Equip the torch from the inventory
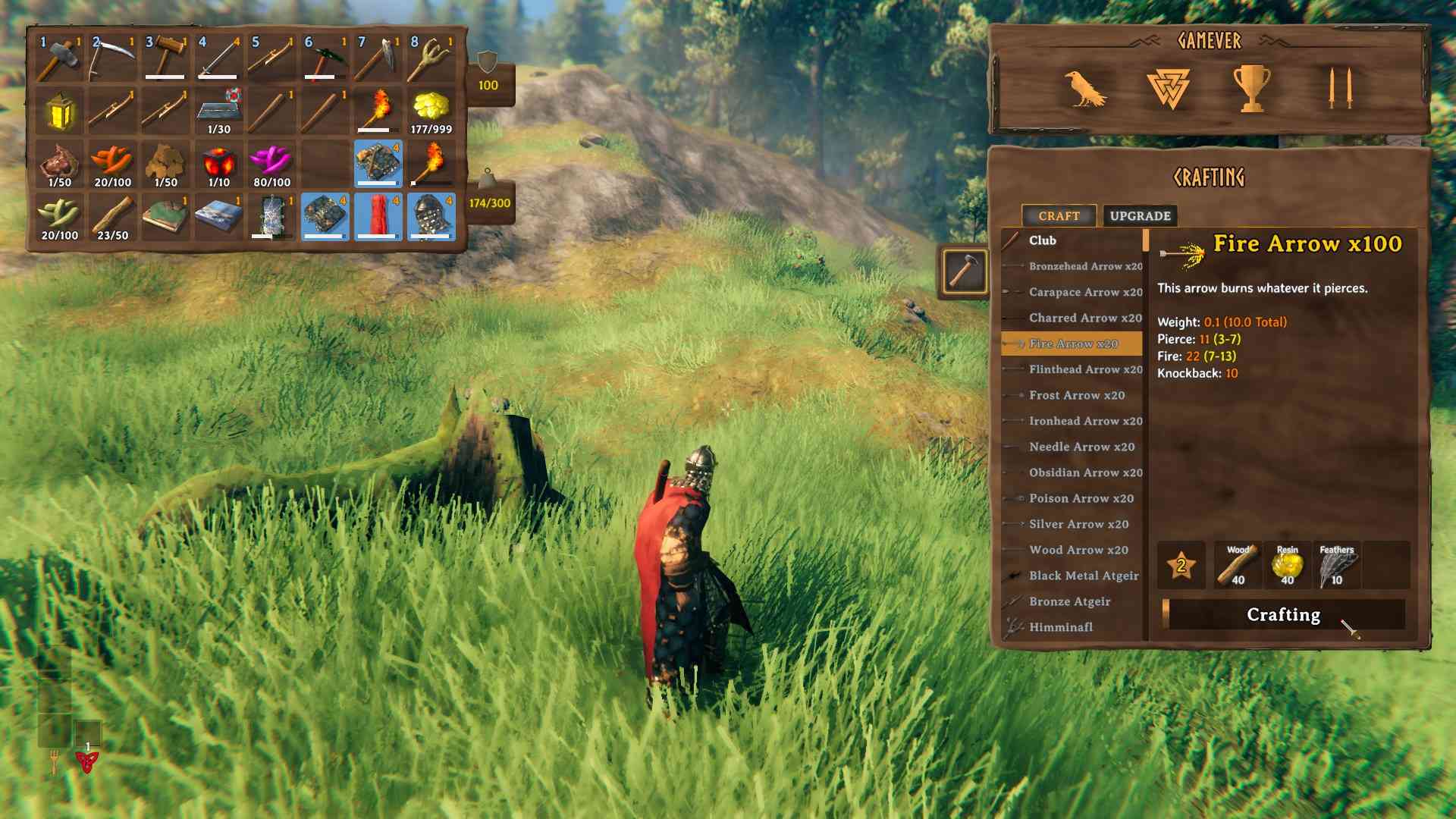Screen dimensions: 1456x819 pyautogui.click(x=379, y=108)
